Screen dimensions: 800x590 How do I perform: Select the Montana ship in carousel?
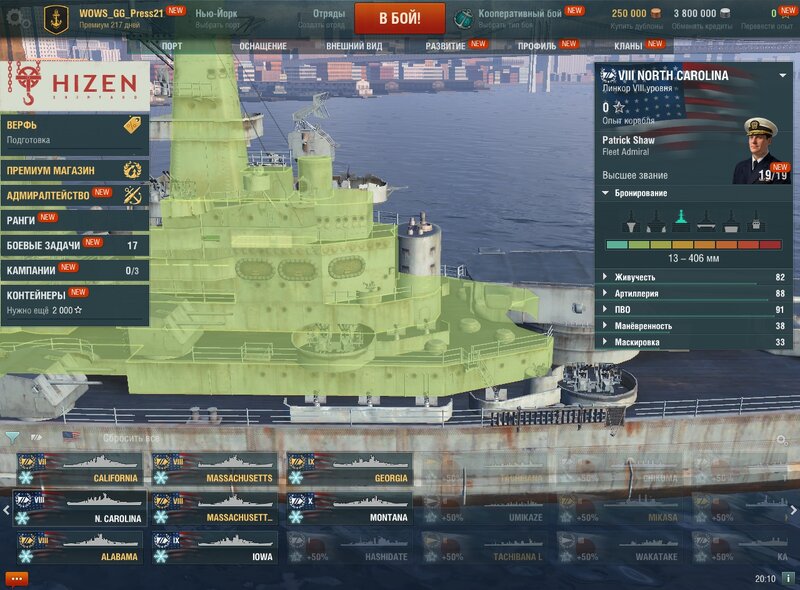(349, 509)
